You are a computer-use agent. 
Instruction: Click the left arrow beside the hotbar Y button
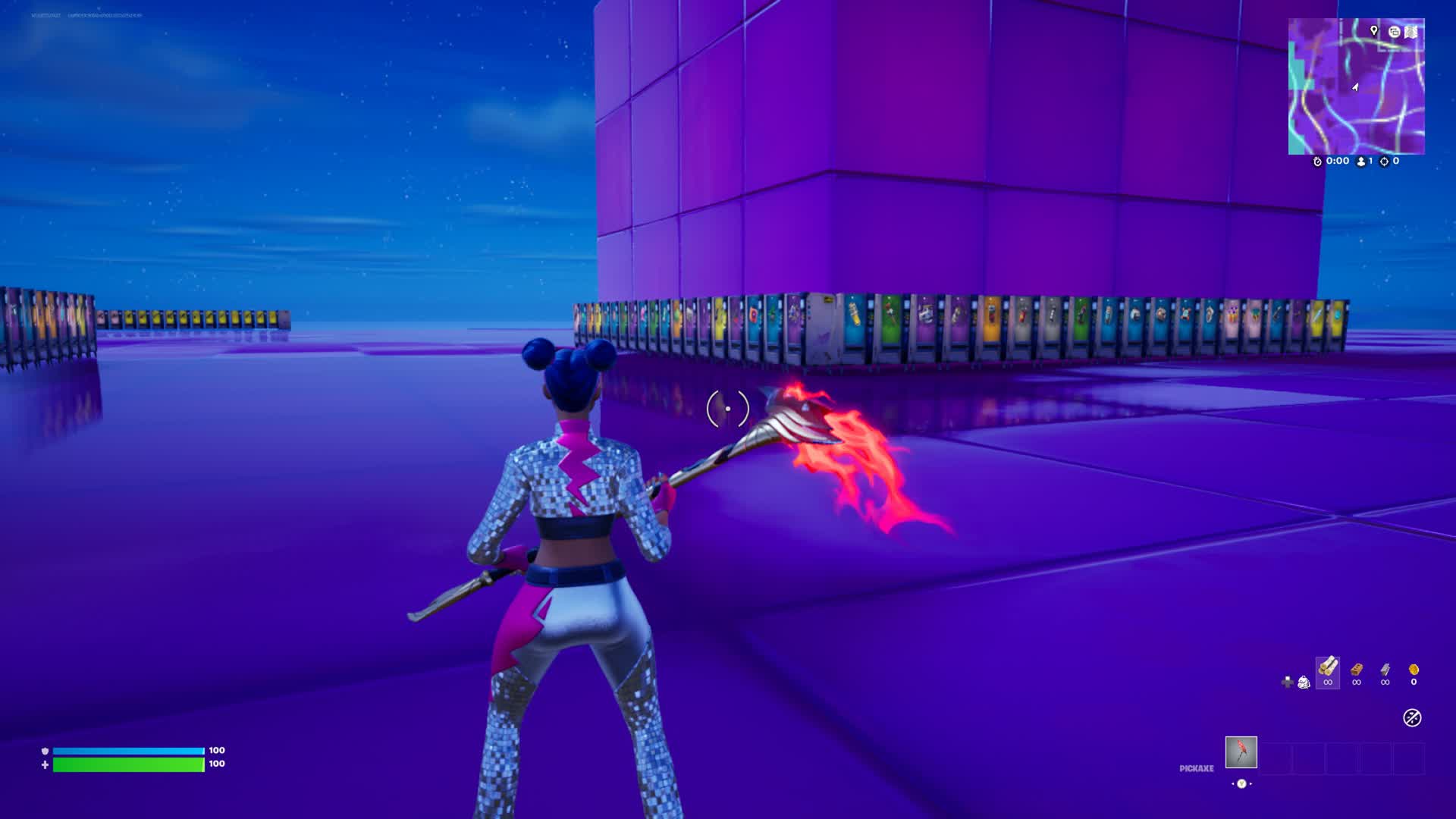click(x=1233, y=783)
